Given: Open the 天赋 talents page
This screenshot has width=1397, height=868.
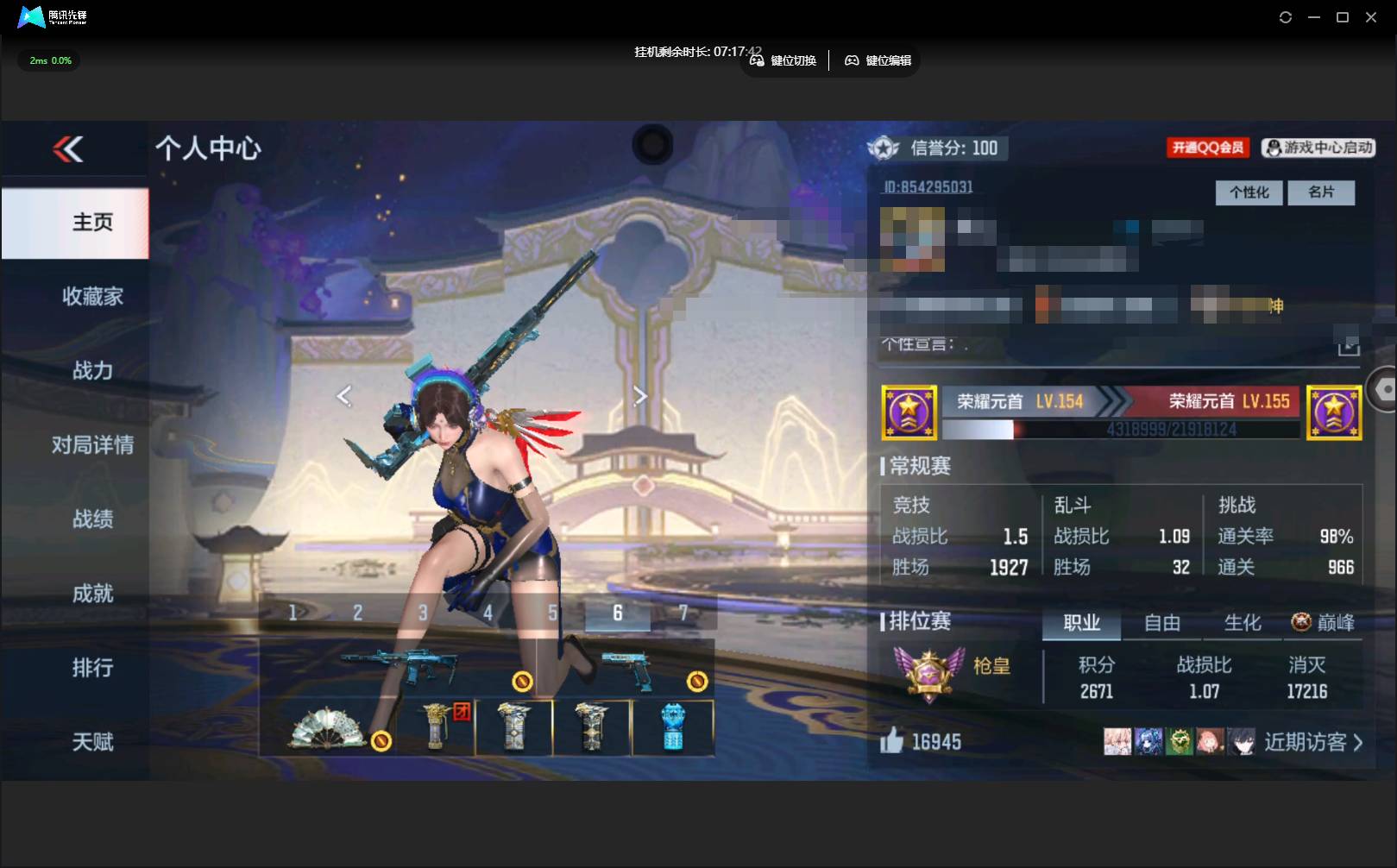Looking at the screenshot, I should 92,741.
